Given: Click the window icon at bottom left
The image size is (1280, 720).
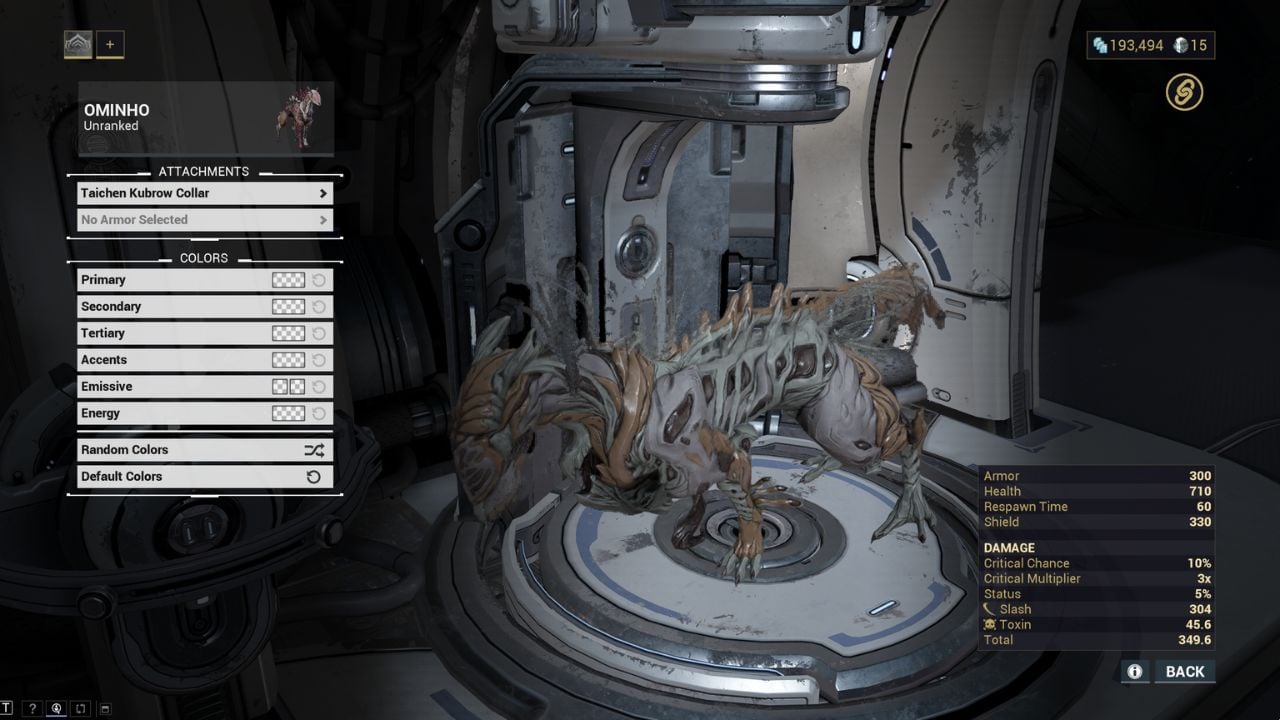Looking at the screenshot, I should point(104,708).
